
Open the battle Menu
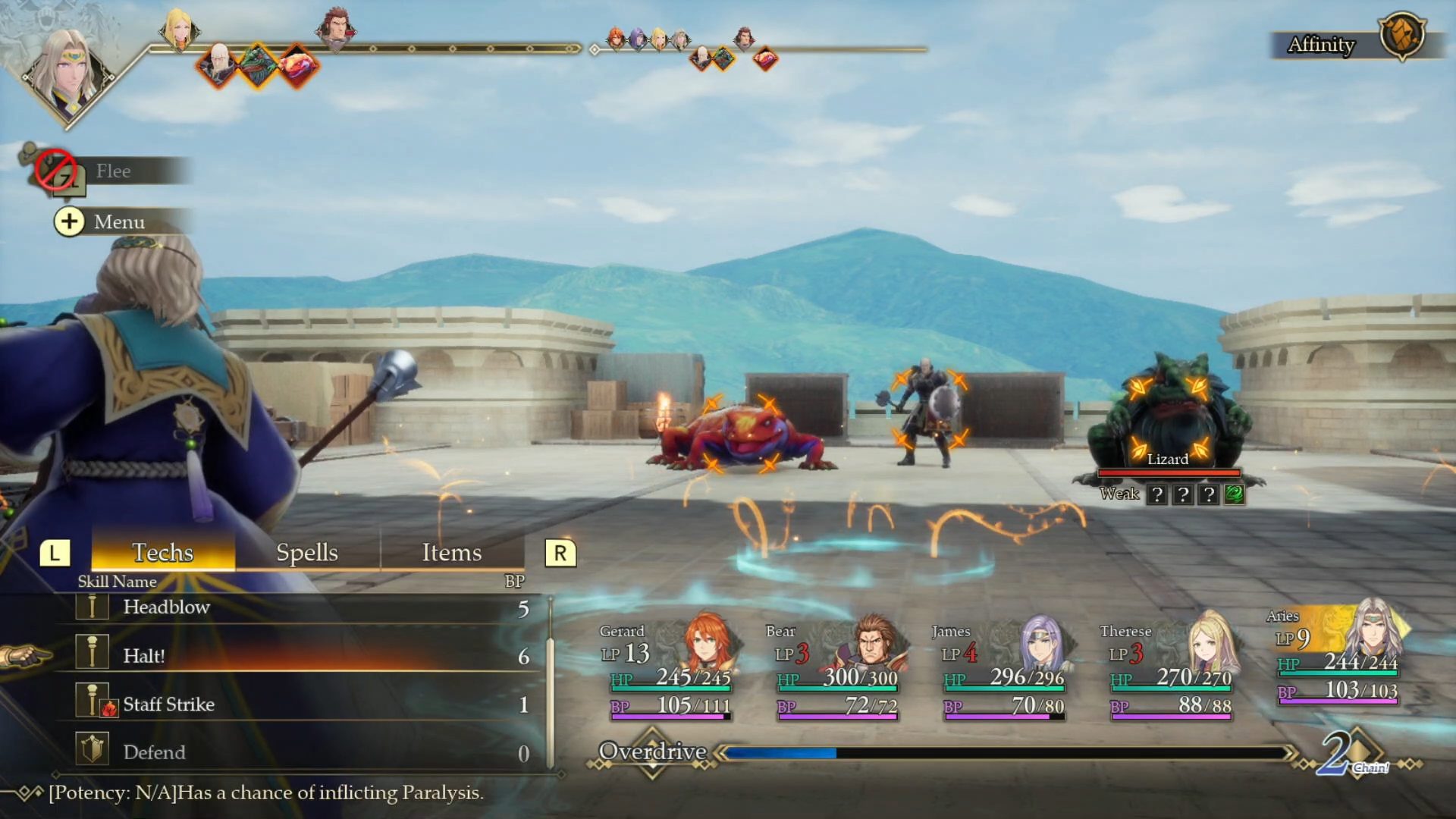pyautogui.click(x=118, y=221)
